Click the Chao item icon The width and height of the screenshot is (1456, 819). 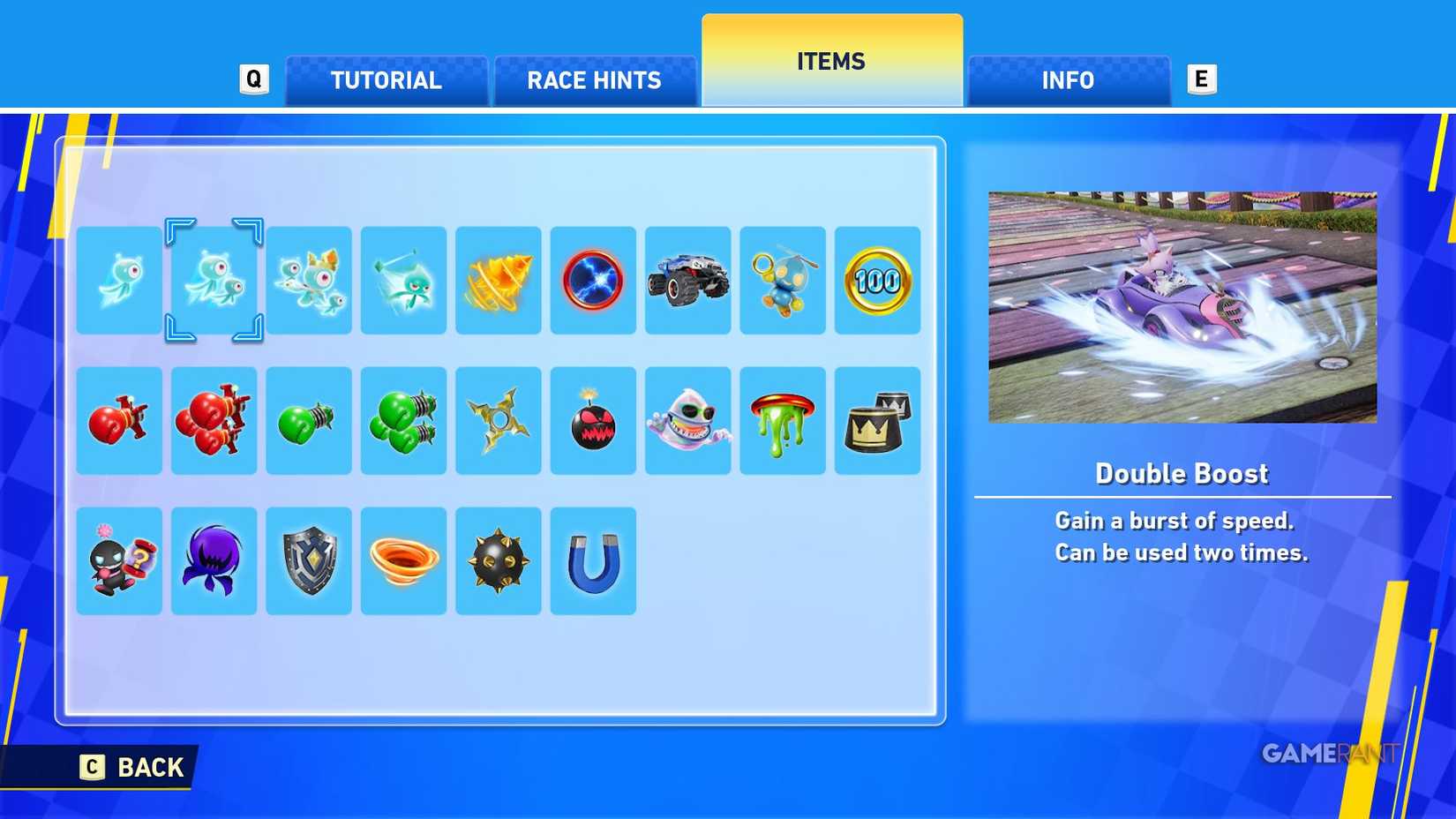pos(783,281)
